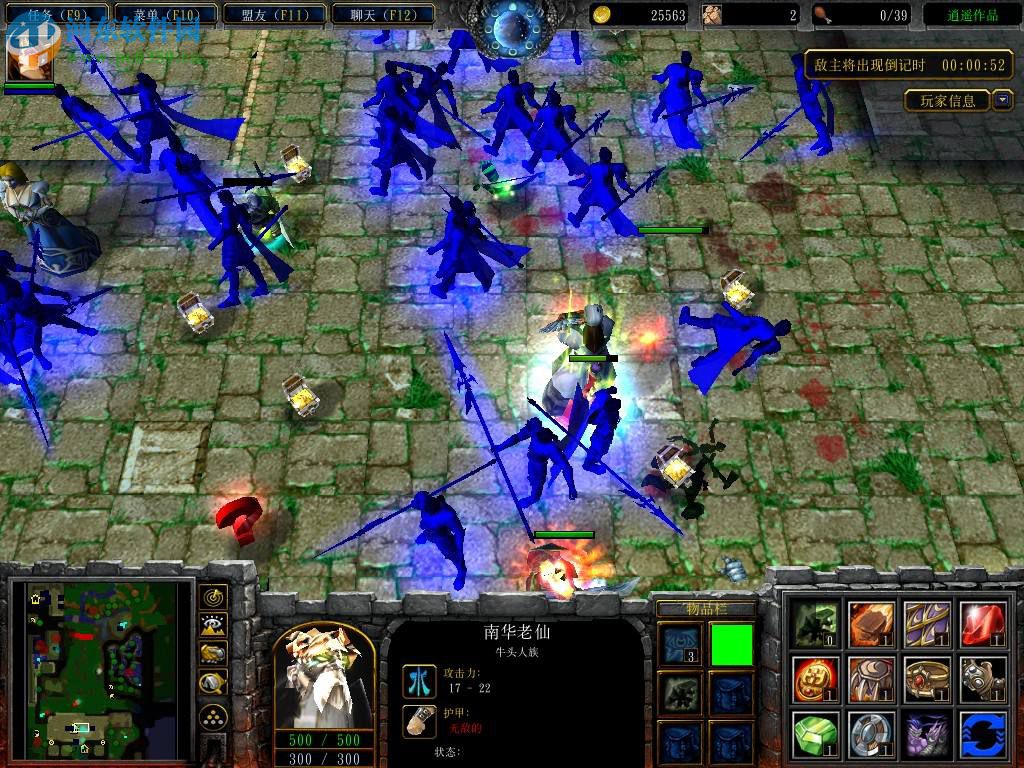Toggle the minimap creep camps display button
The width and height of the screenshot is (1024, 768).
pyautogui.click(x=212, y=684)
